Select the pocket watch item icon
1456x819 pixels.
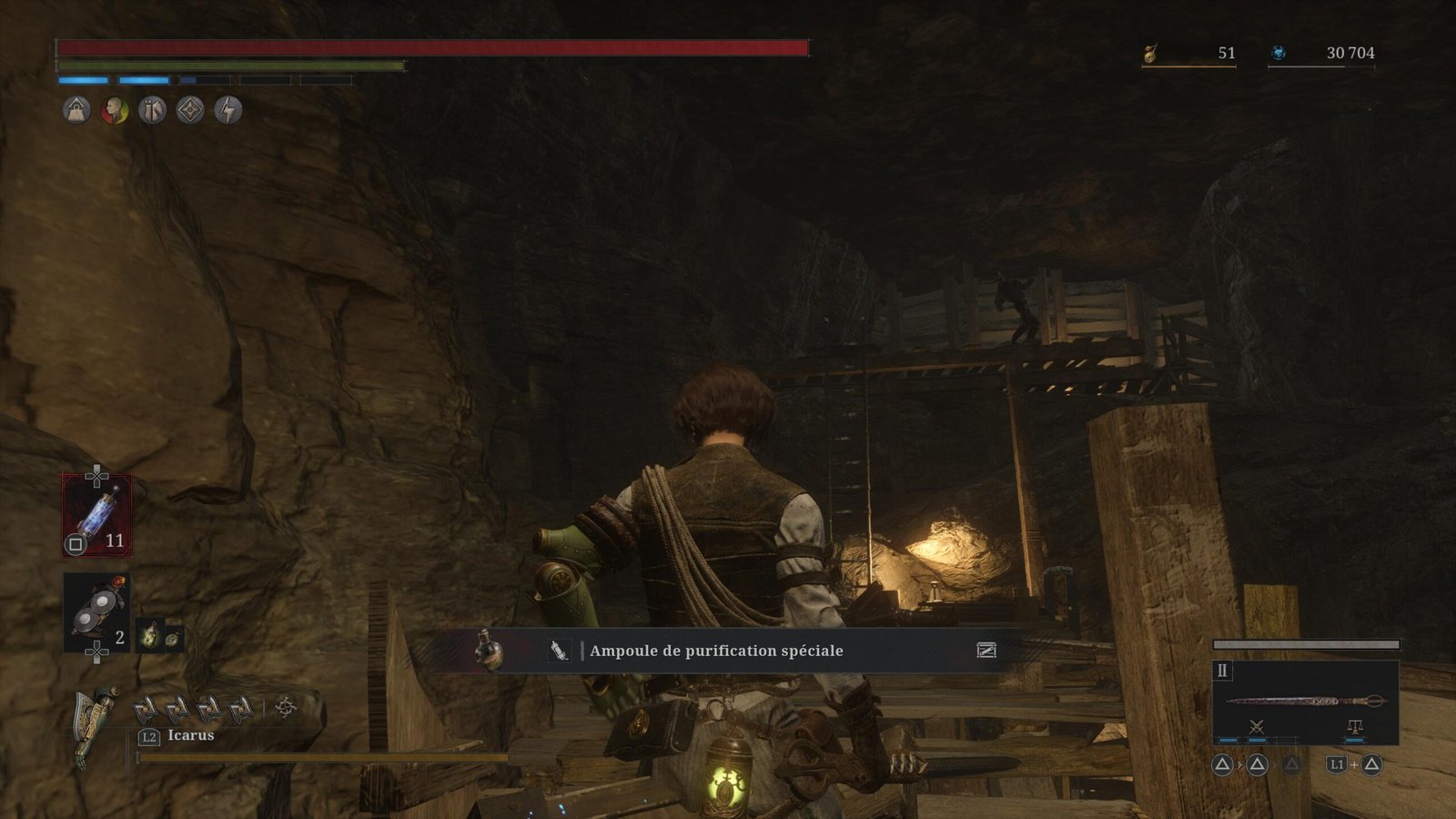[x=172, y=638]
